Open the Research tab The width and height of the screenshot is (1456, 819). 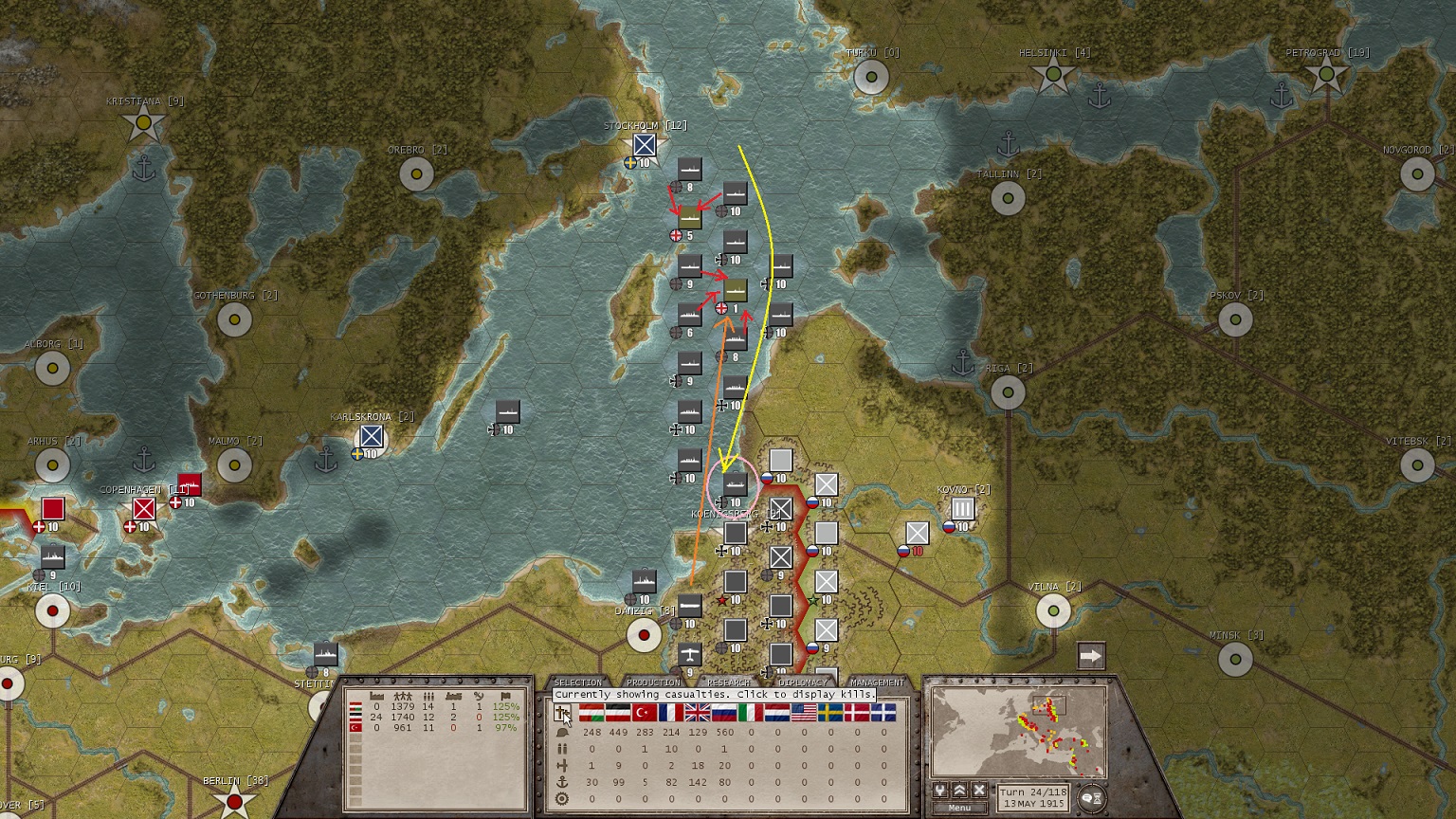(728, 682)
